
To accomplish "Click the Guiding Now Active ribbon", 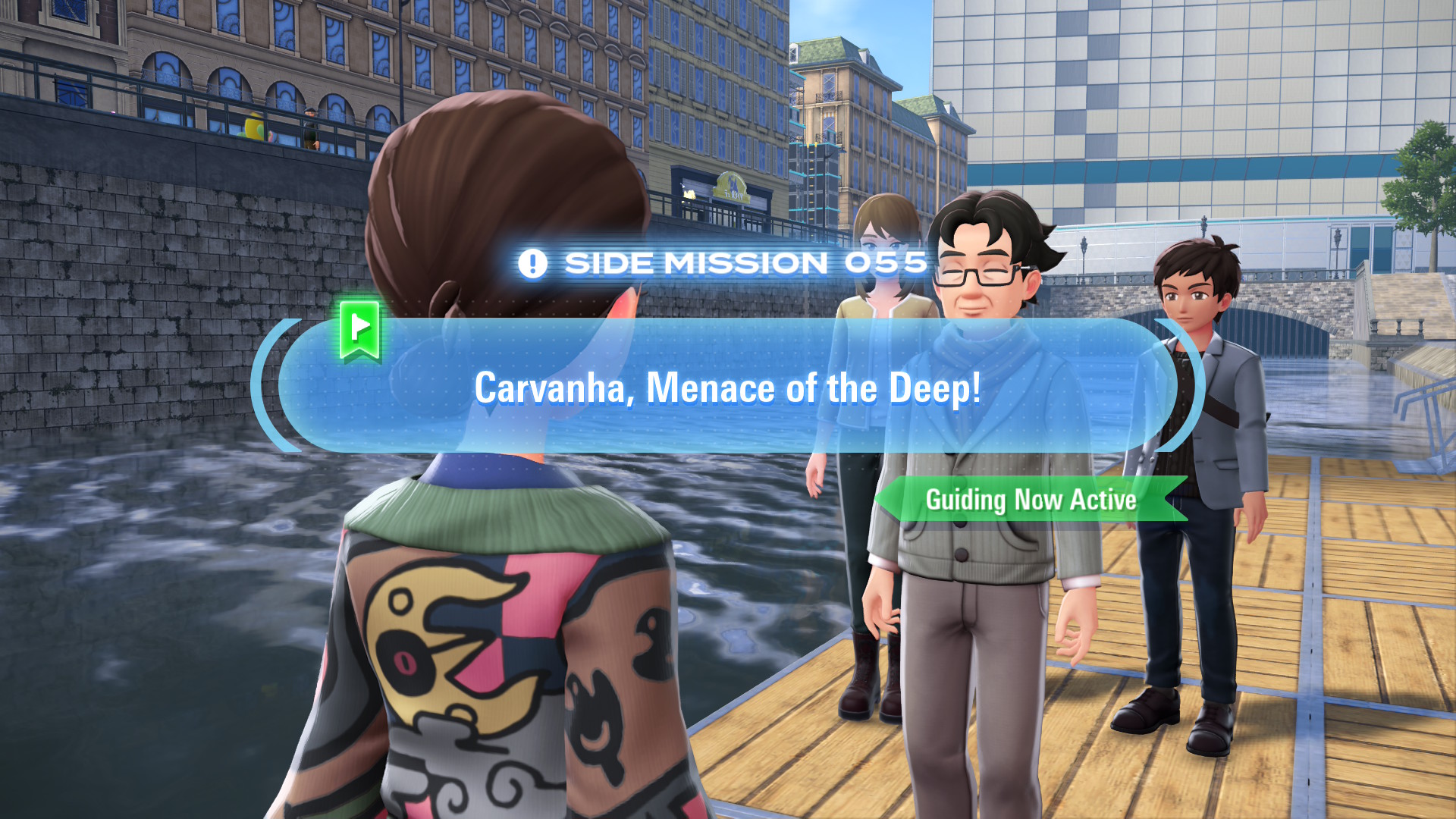I will pos(1031,500).
